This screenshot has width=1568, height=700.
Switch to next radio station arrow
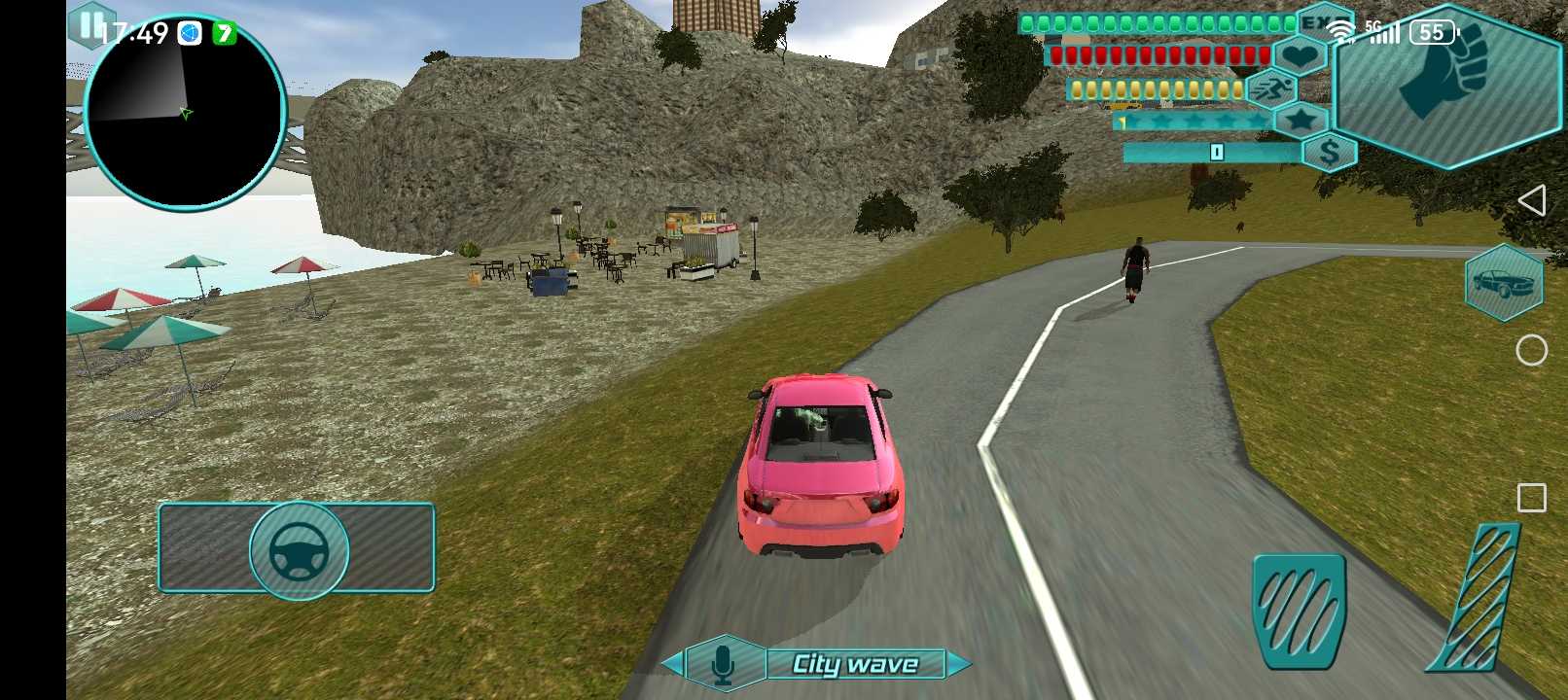[x=959, y=664]
